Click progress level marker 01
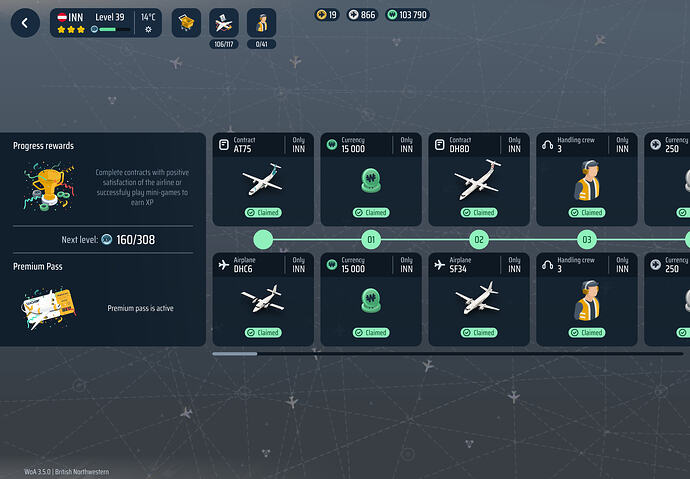Image resolution: width=690 pixels, height=479 pixels. click(x=371, y=240)
